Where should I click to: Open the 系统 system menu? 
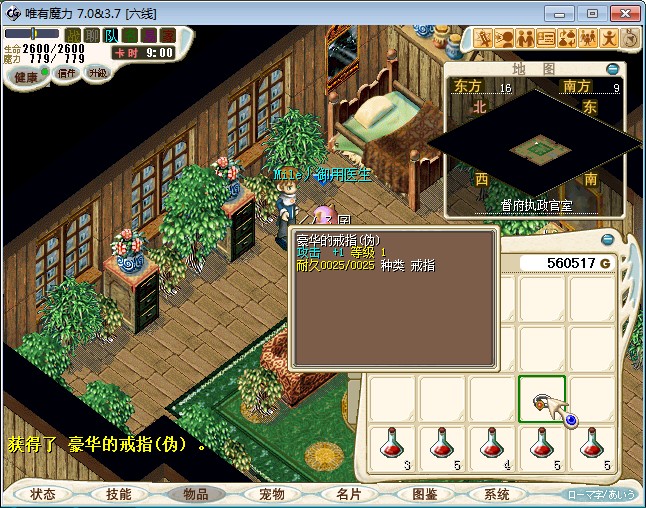tap(497, 494)
